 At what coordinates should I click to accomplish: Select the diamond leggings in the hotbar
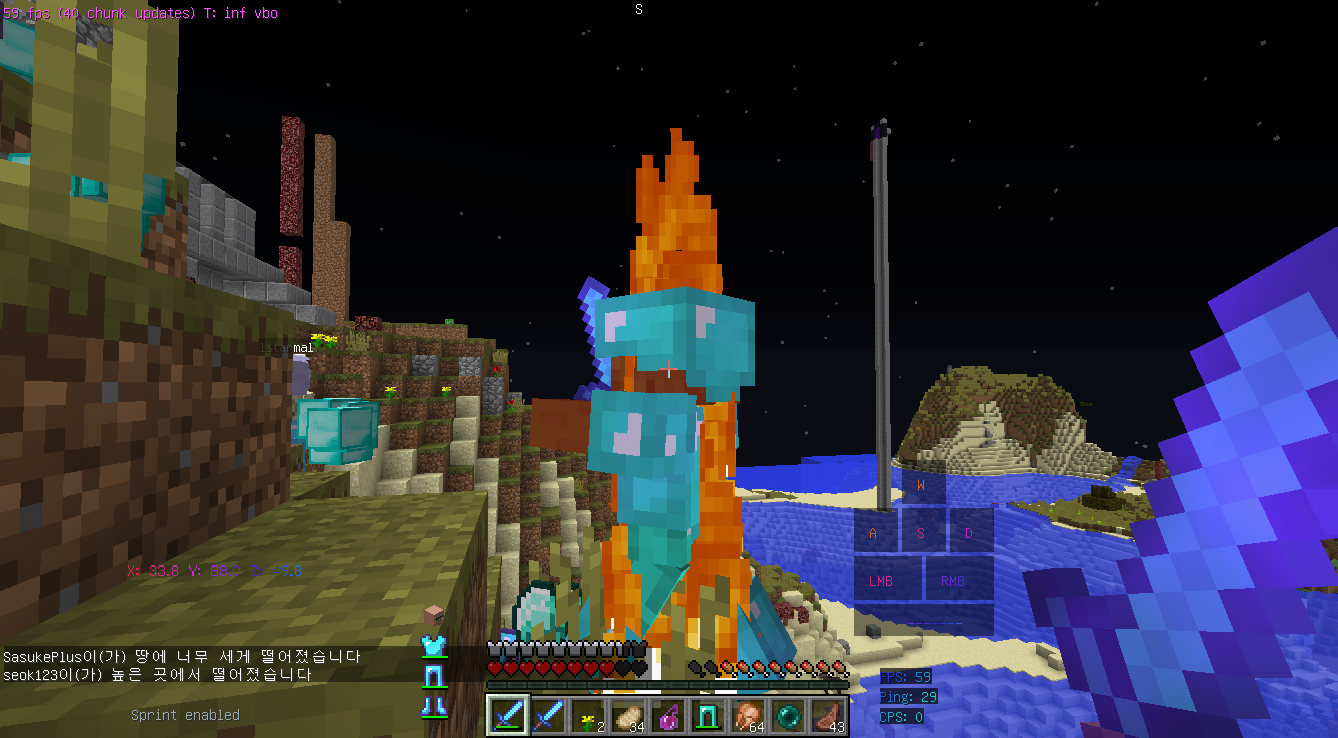pos(707,716)
